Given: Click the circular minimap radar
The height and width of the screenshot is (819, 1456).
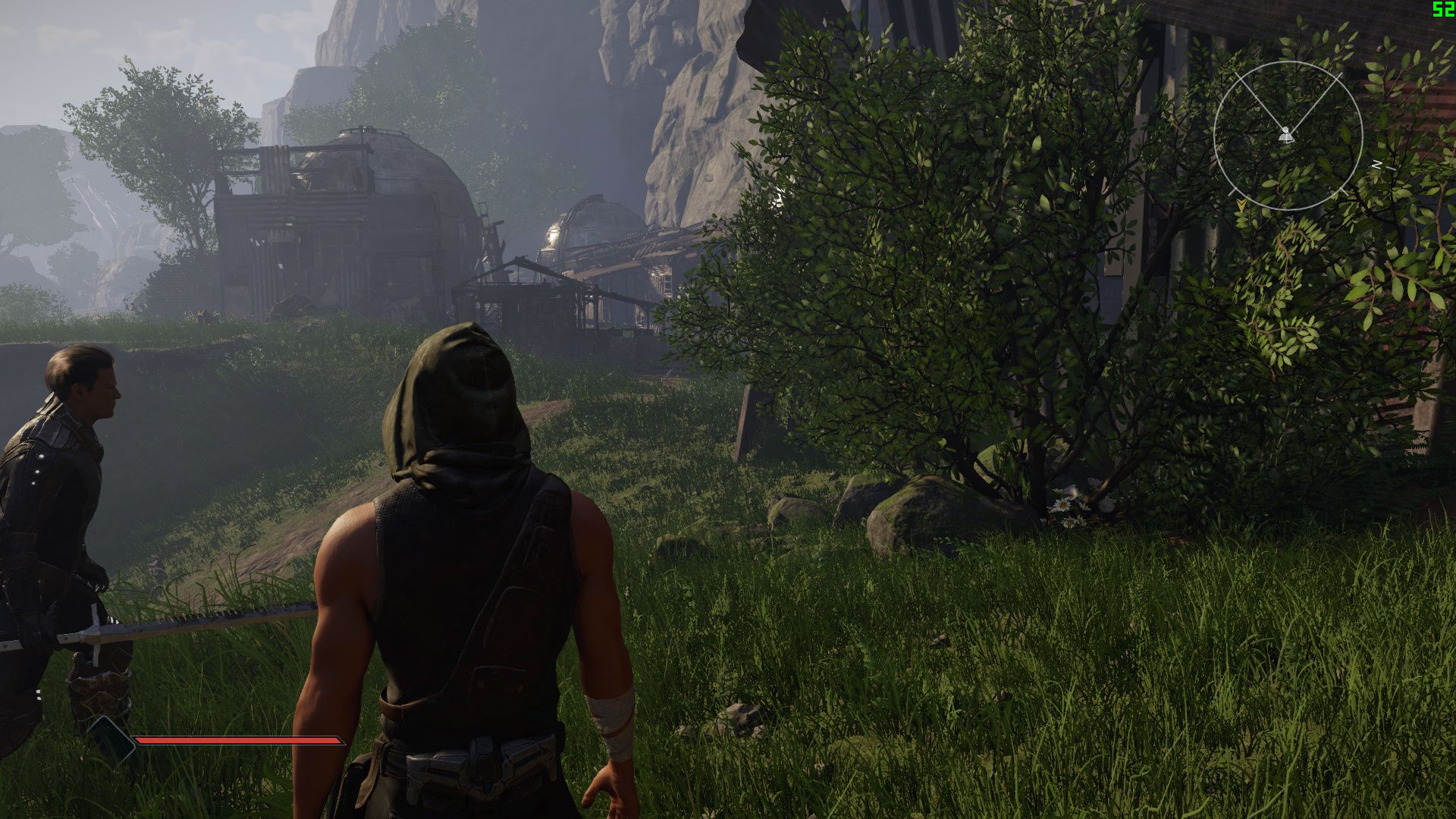Looking at the screenshot, I should 1288,136.
